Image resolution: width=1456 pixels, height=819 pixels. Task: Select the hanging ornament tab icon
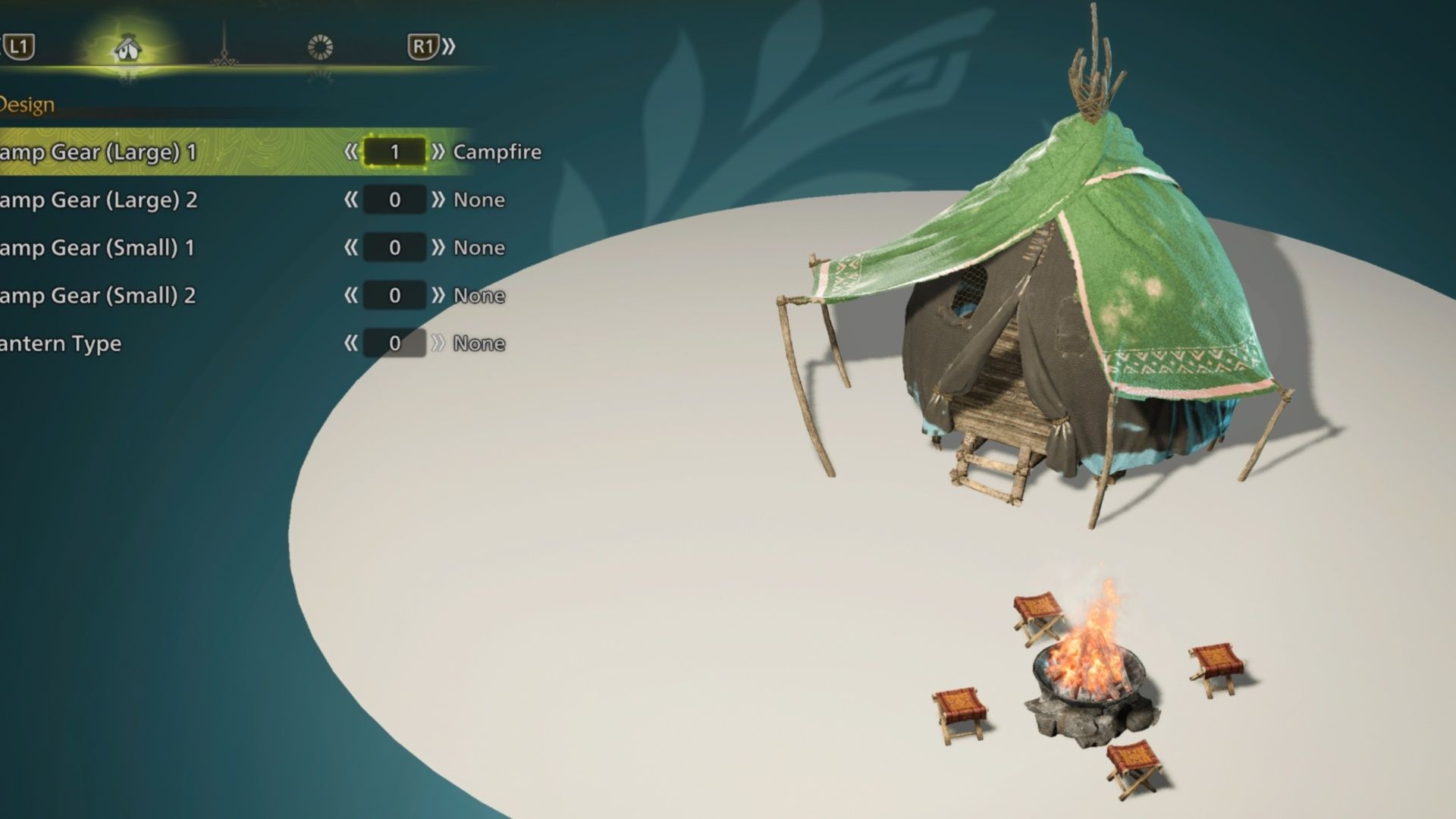[224, 45]
